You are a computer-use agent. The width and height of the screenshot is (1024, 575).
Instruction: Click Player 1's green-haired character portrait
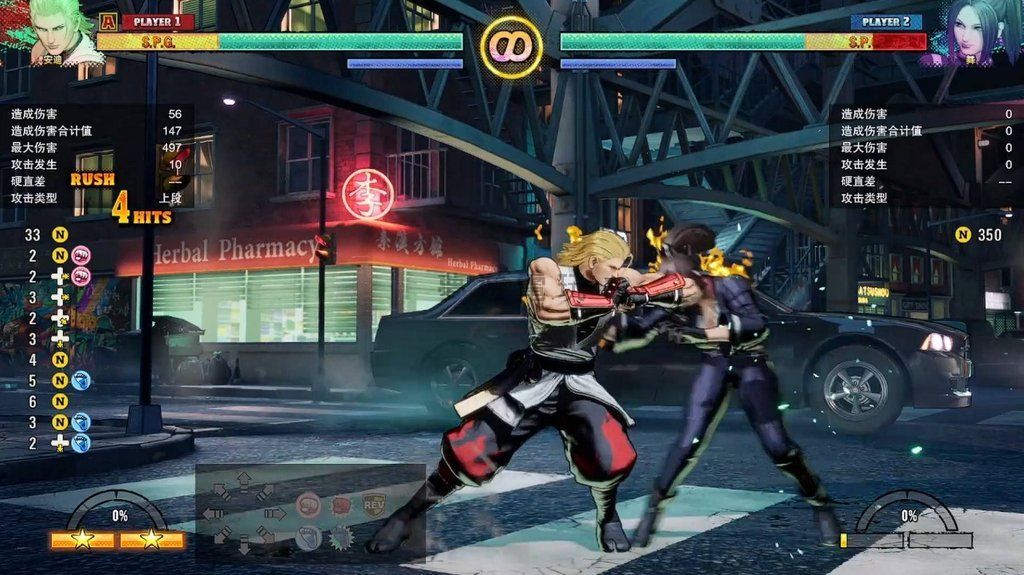[x=57, y=30]
